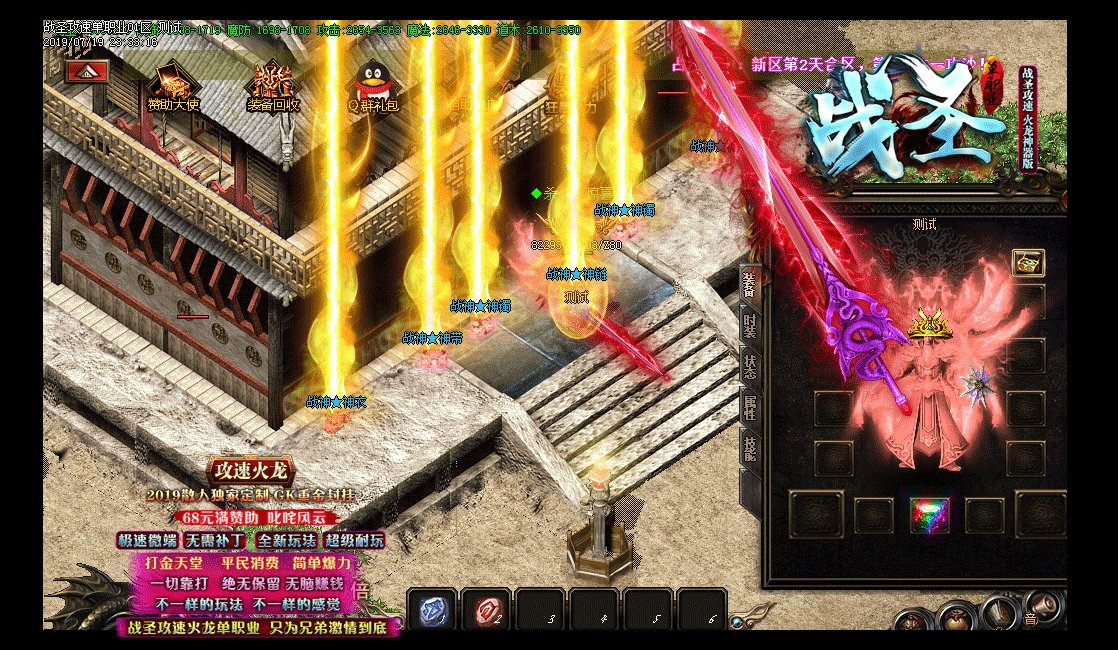Show the 属性 attributes tab
This screenshot has width=1118, height=650.
(x=750, y=407)
